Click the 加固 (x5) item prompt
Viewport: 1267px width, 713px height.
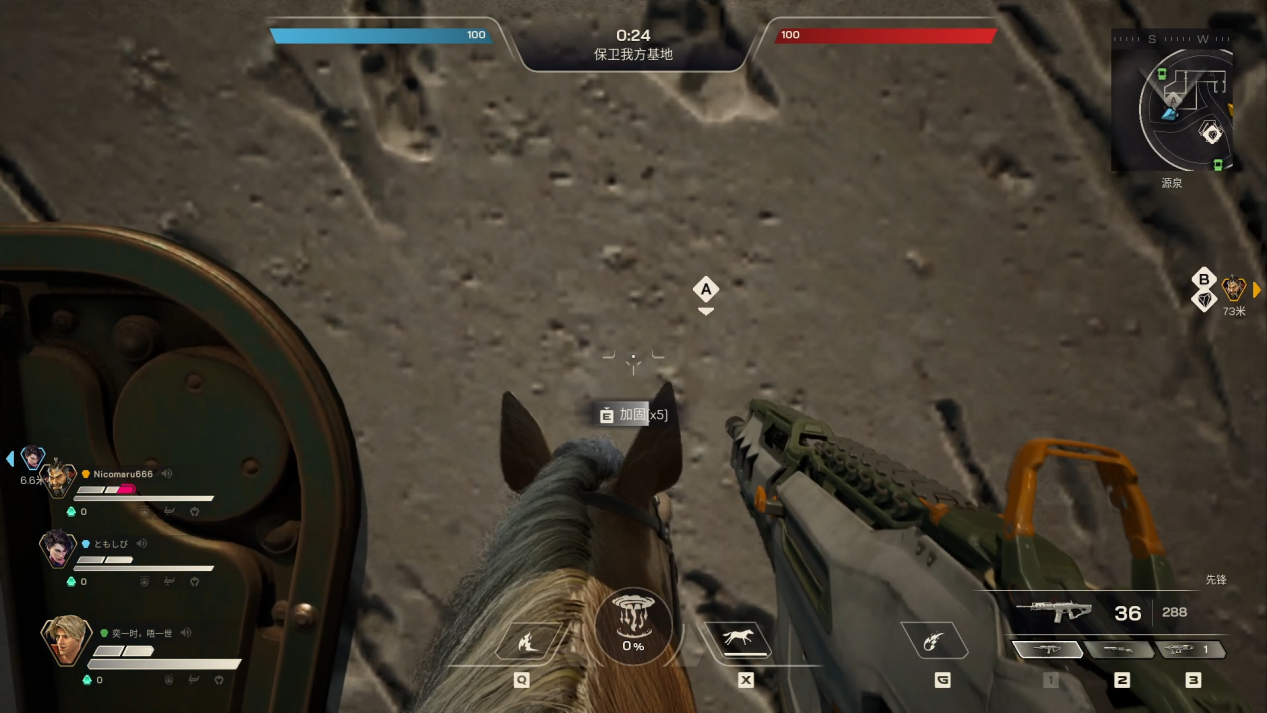point(634,414)
